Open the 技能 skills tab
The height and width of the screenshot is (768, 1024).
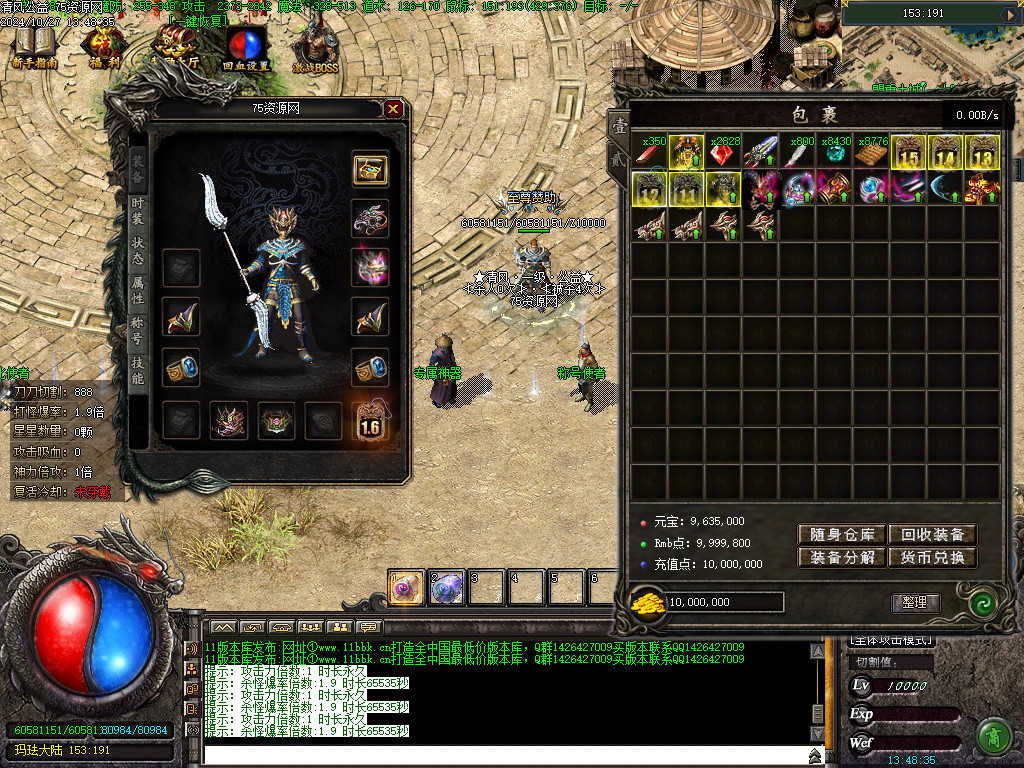(x=138, y=370)
